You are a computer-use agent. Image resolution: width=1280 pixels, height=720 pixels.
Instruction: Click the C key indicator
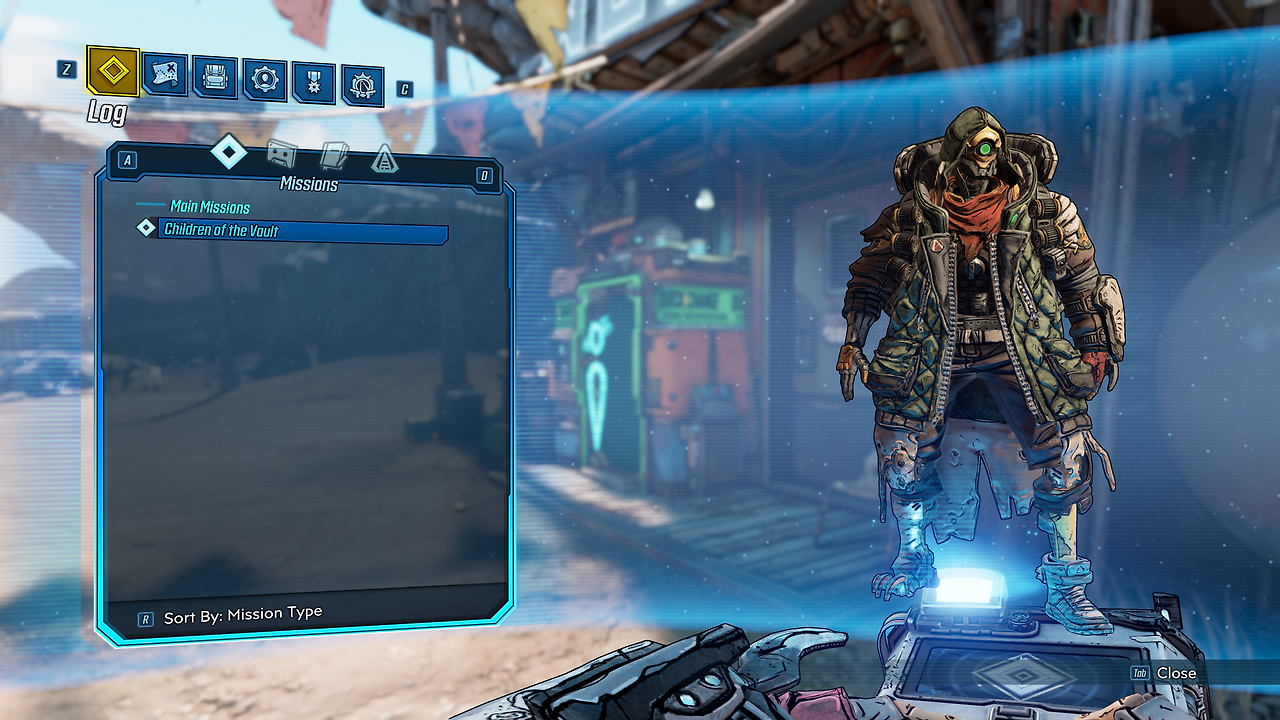pos(404,88)
